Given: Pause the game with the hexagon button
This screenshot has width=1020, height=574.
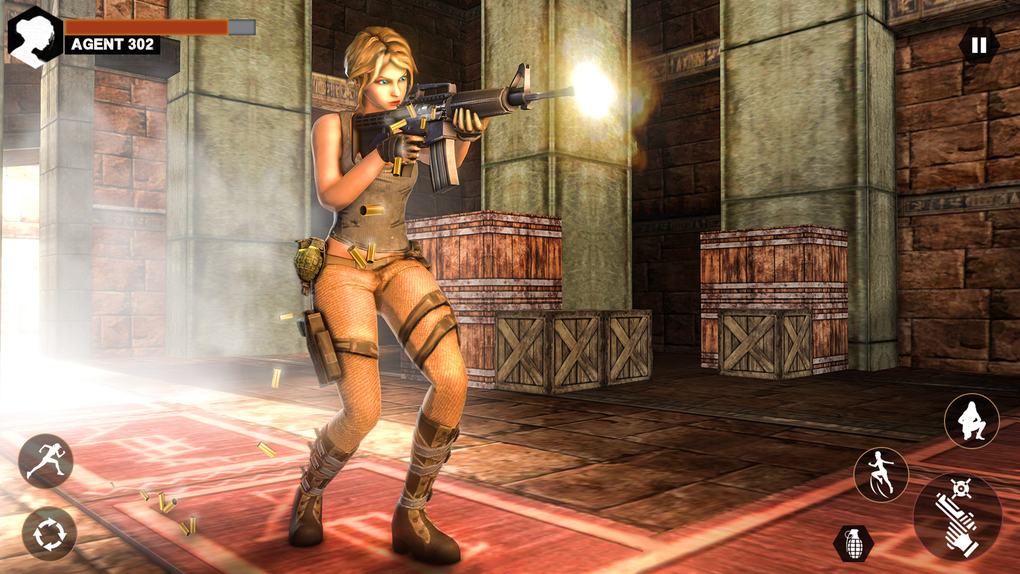Looking at the screenshot, I should (x=978, y=44).
